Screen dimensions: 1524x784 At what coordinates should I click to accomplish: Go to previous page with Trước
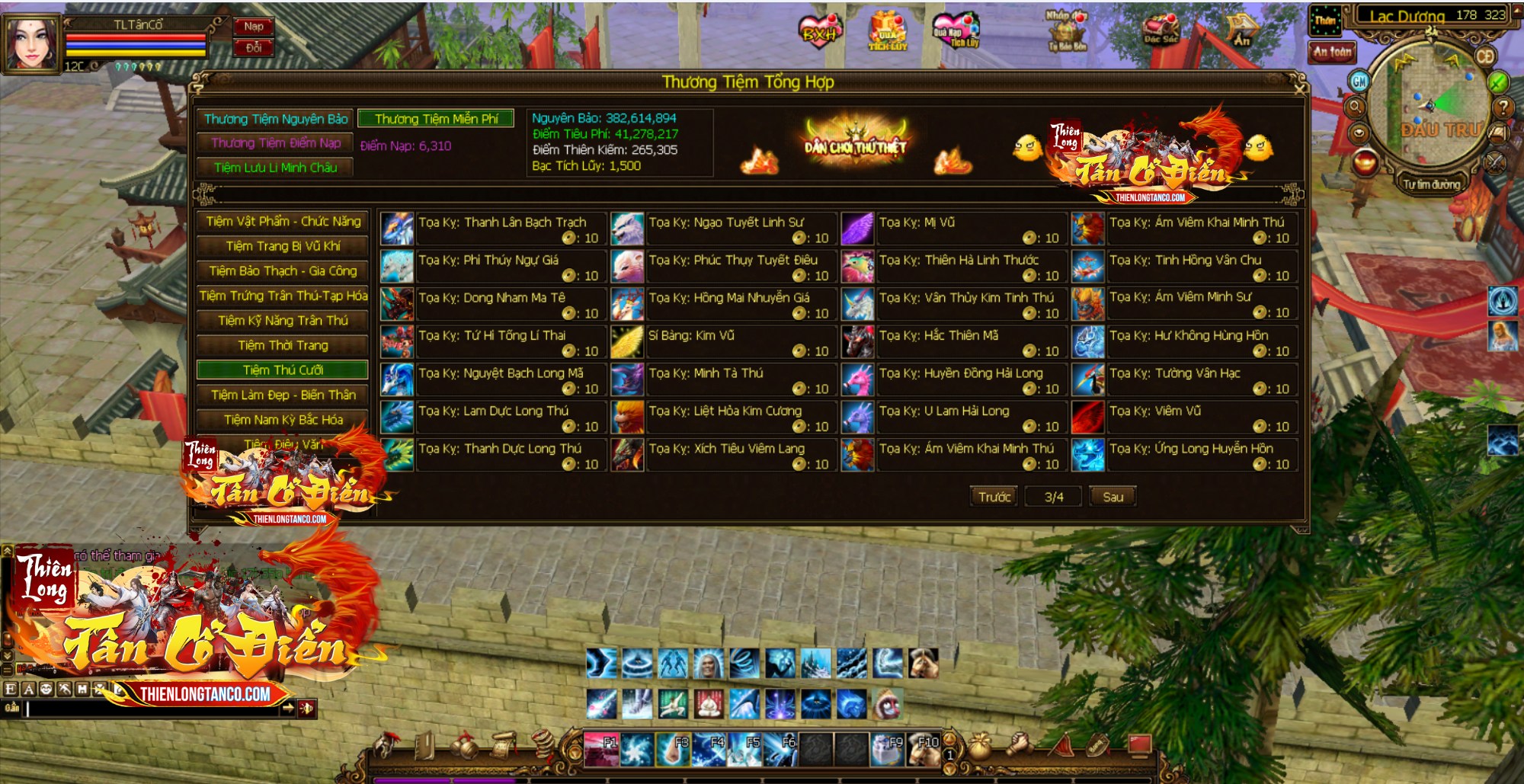tap(994, 497)
